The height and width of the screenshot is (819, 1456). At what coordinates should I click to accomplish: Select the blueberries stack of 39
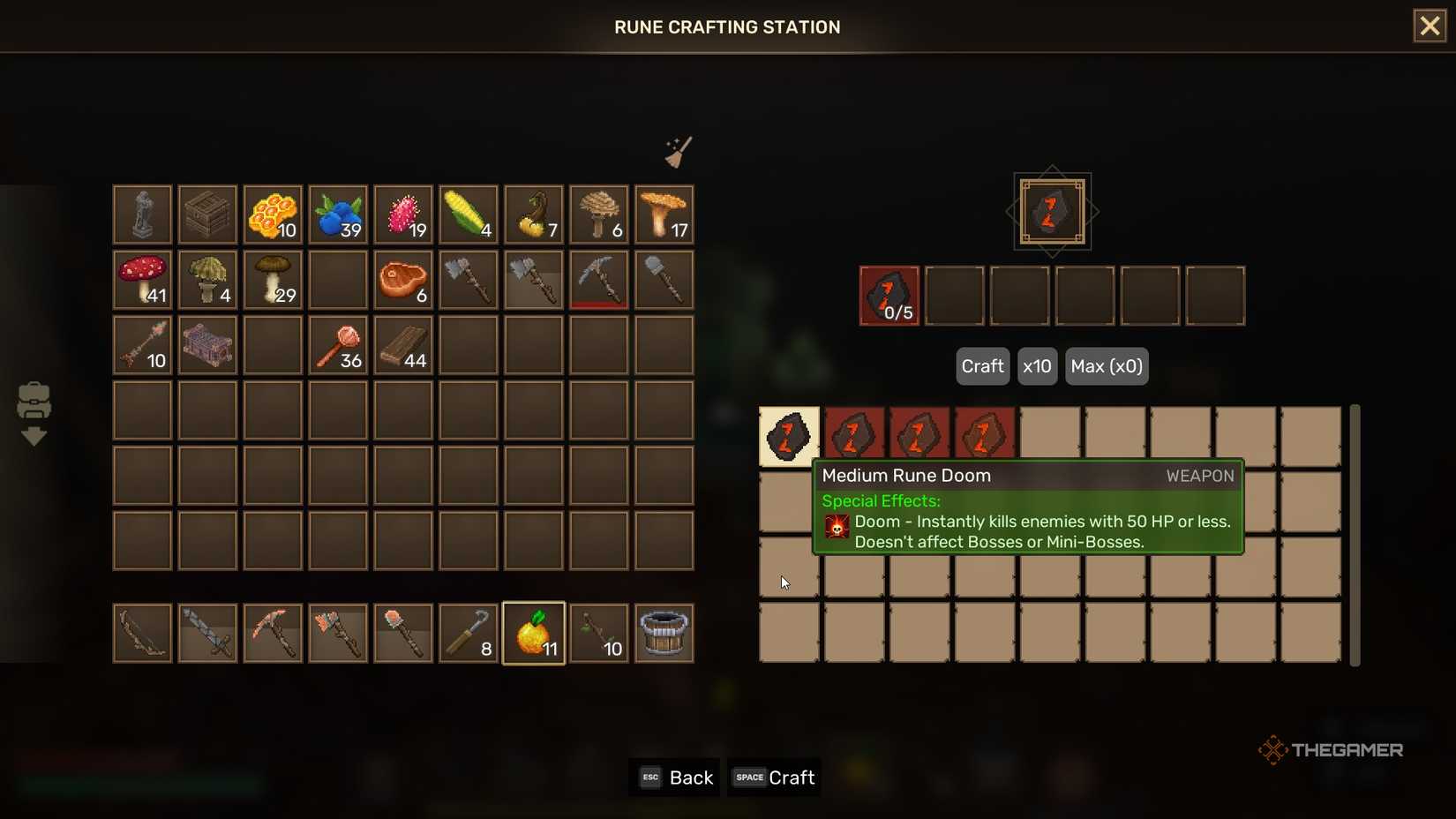tap(338, 214)
